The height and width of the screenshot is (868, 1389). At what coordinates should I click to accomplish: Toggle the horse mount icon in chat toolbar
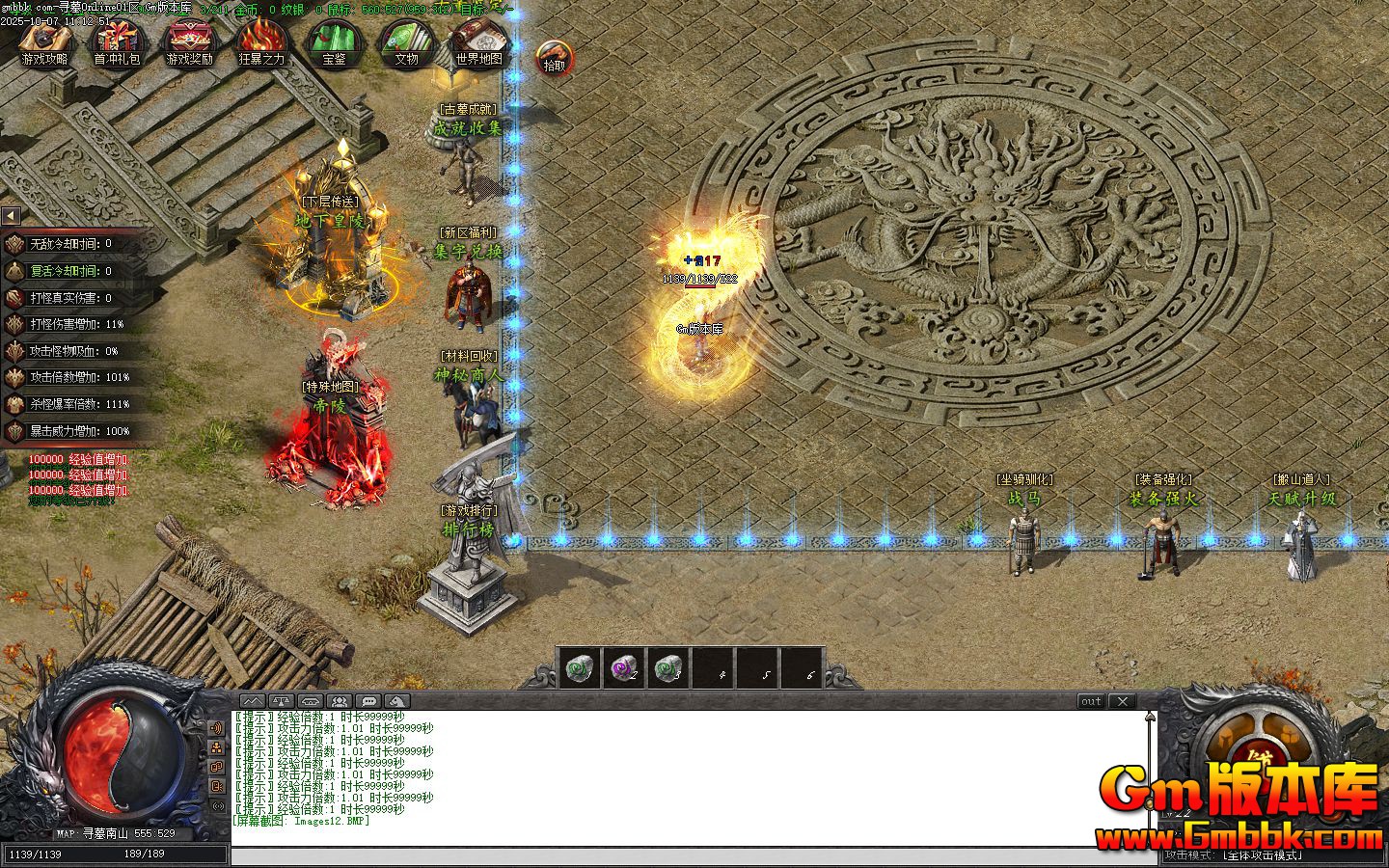[395, 700]
